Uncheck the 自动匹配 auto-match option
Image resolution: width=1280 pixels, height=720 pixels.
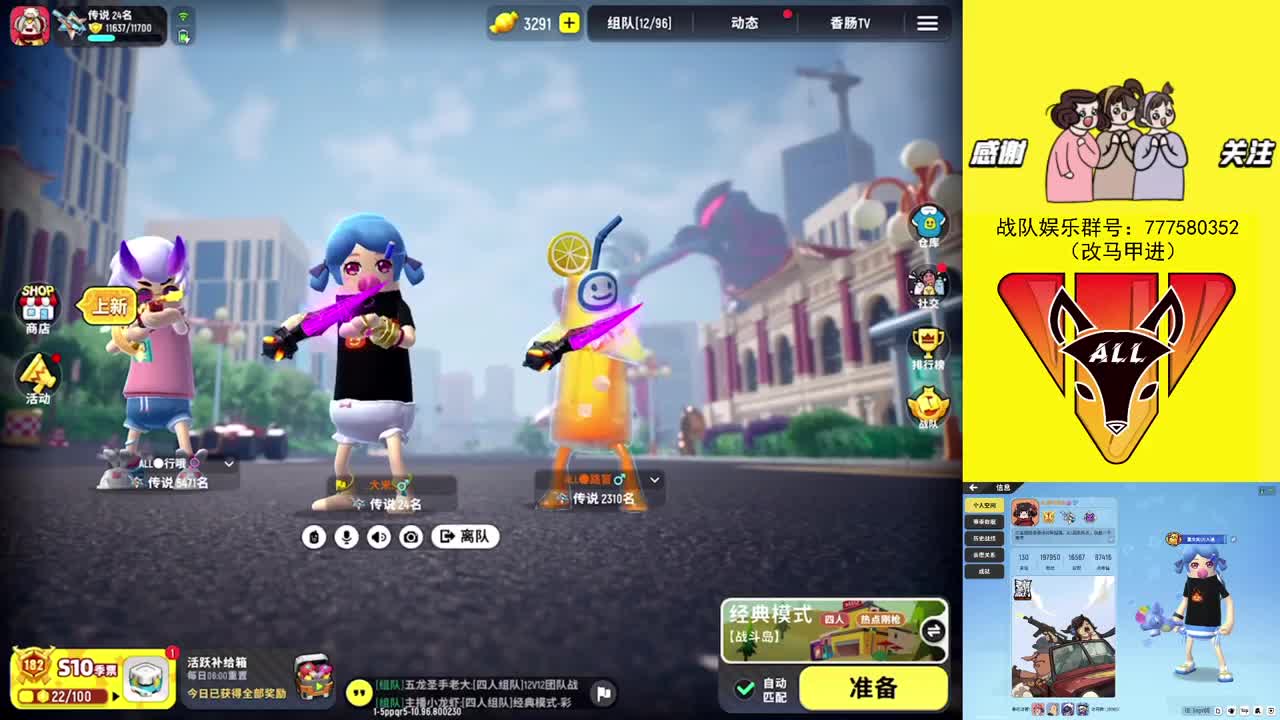tap(744, 689)
